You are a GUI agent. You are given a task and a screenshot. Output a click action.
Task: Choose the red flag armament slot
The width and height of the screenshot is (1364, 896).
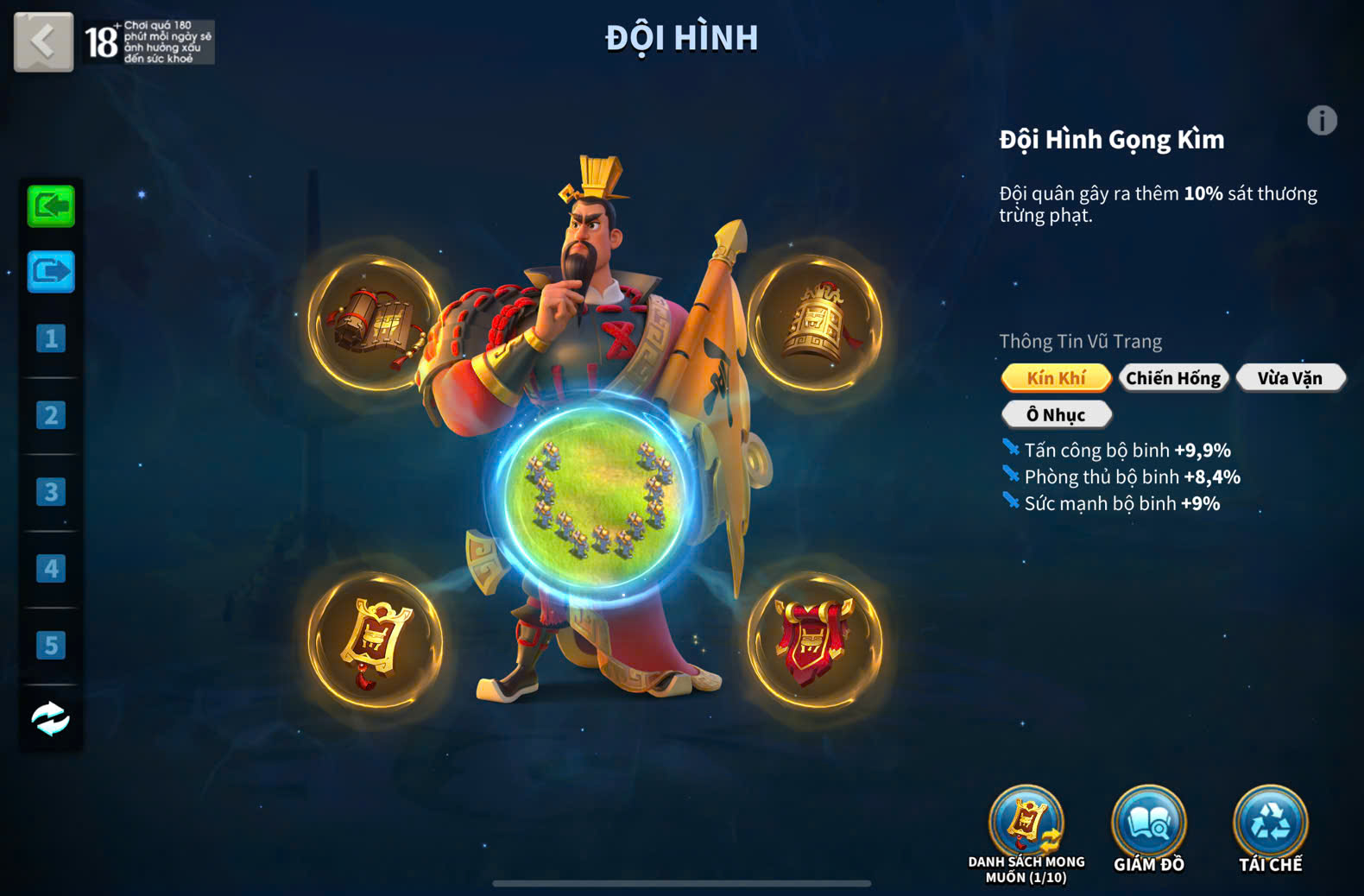tap(814, 640)
